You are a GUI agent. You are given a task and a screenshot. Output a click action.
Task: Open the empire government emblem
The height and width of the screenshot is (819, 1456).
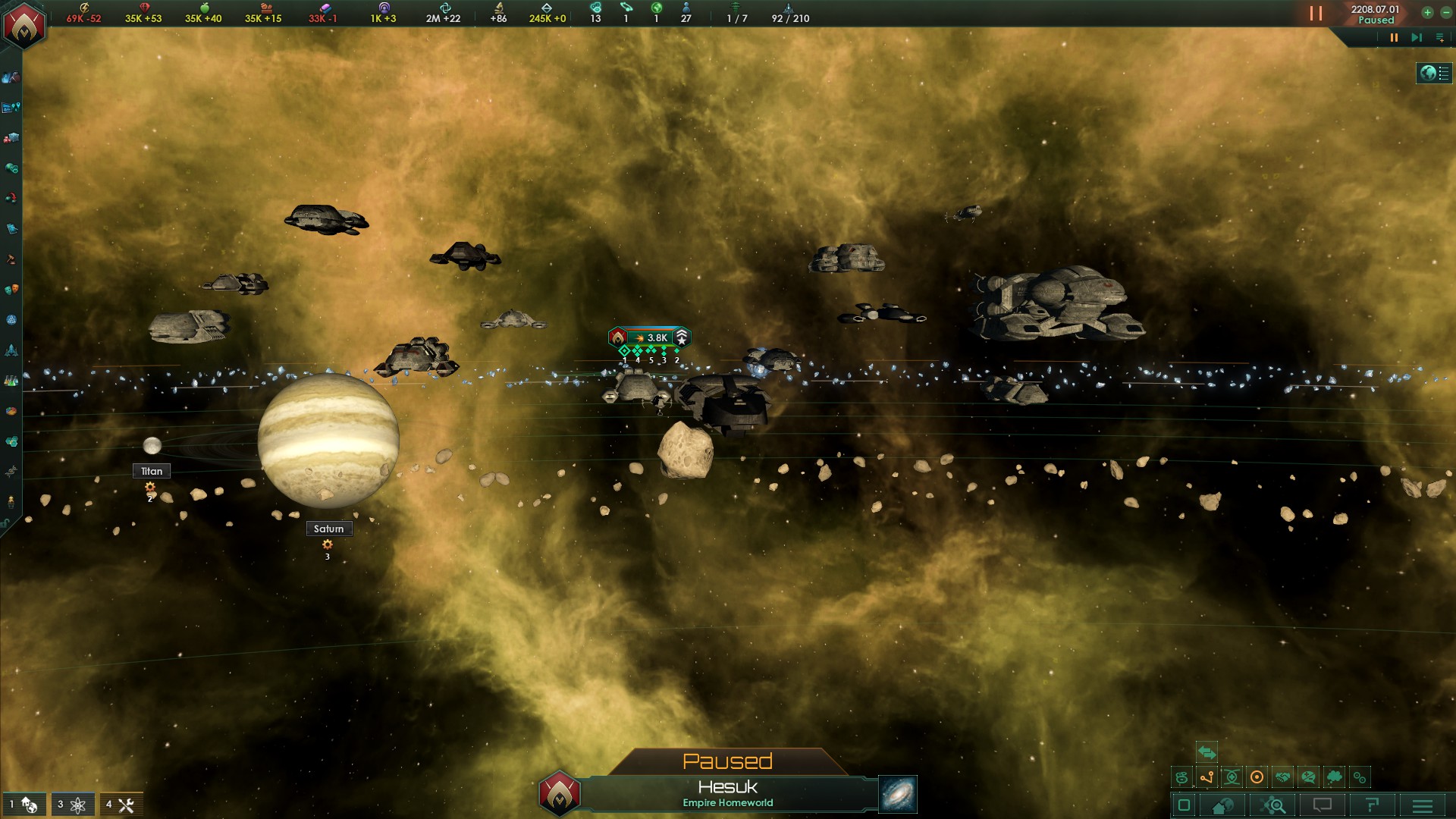24,25
